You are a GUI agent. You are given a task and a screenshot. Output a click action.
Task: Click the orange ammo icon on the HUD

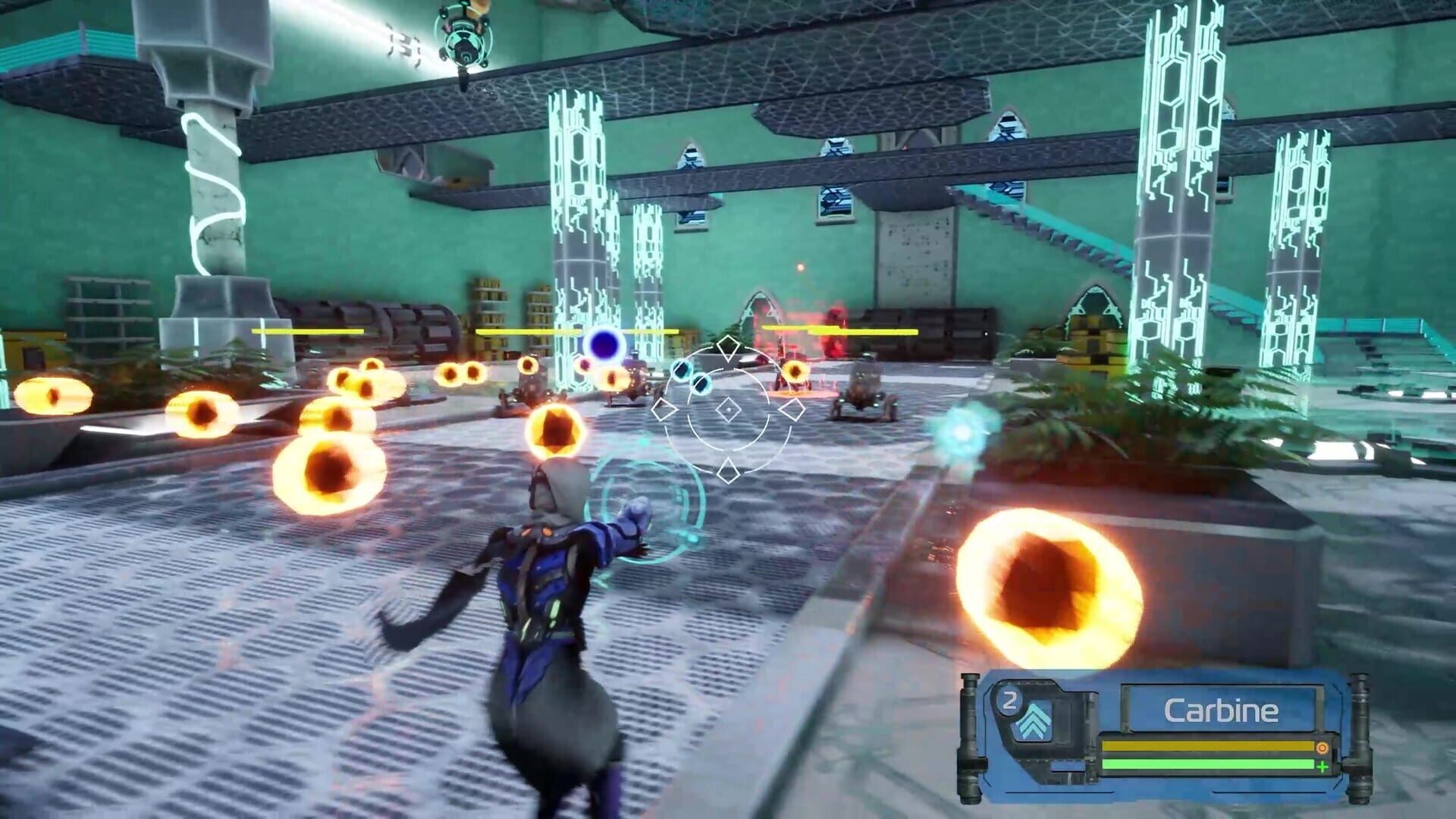1323,748
